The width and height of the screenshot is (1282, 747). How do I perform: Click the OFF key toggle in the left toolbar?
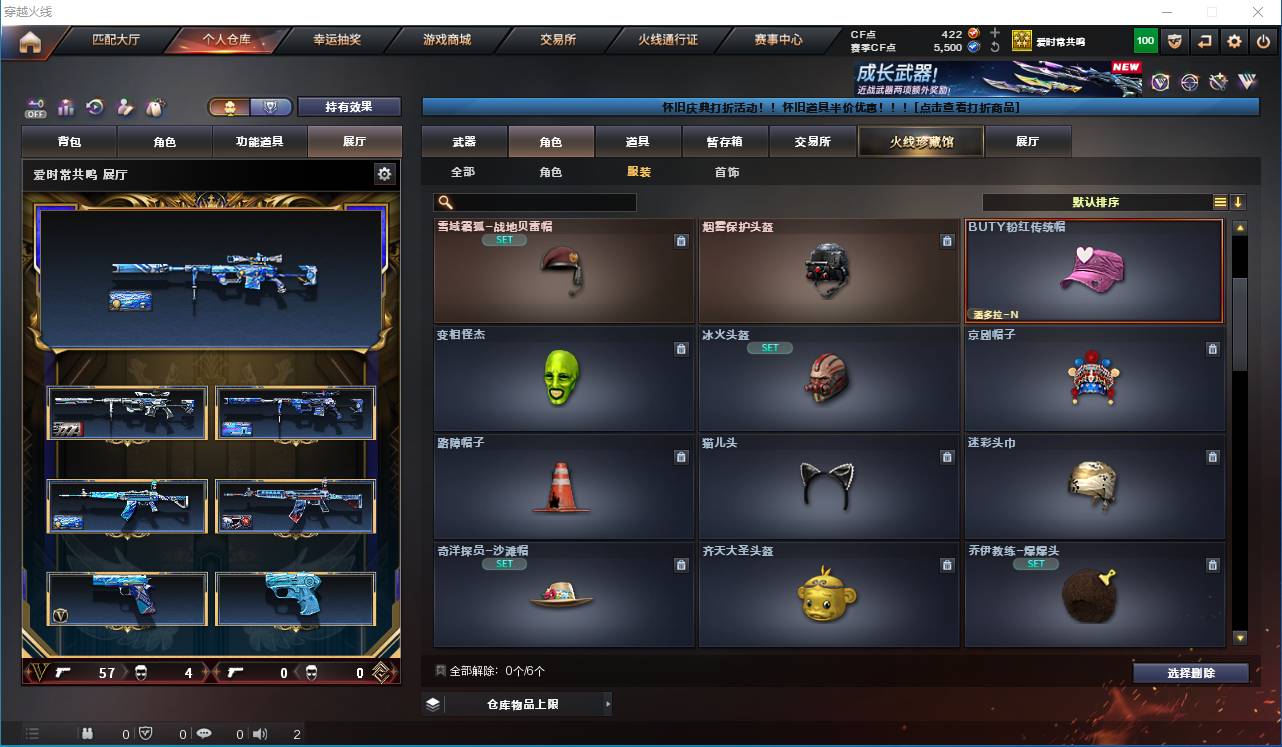coord(37,106)
